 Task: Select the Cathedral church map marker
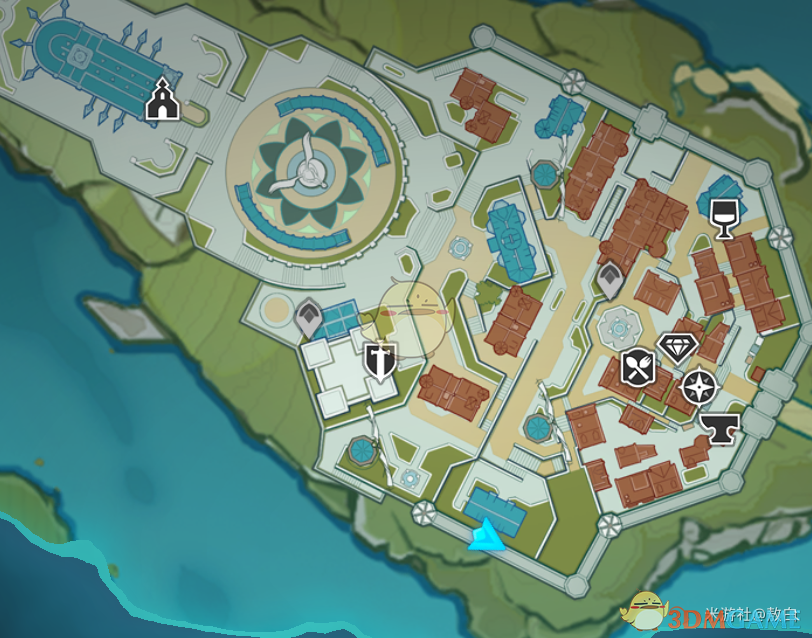click(x=162, y=101)
